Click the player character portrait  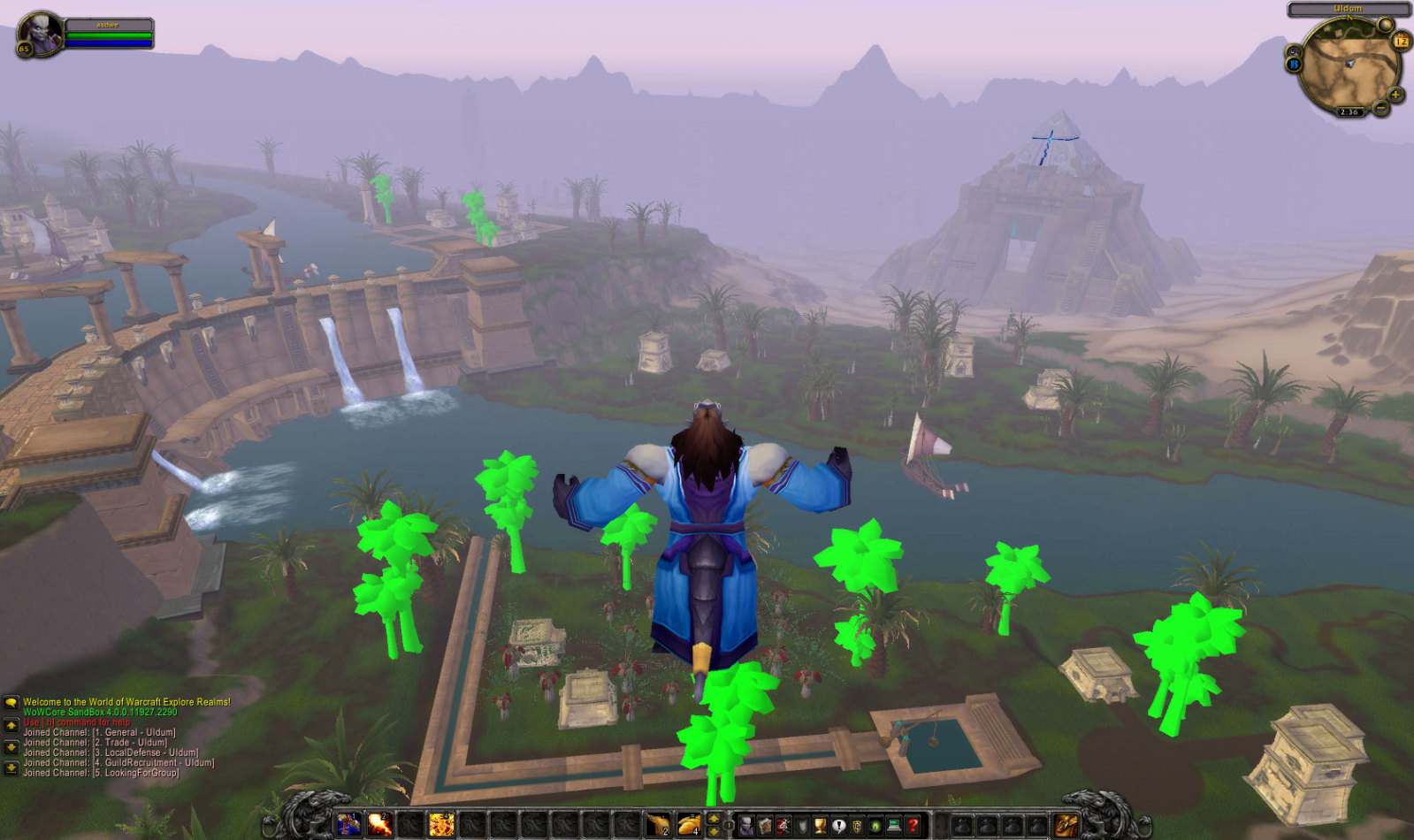click(x=40, y=34)
